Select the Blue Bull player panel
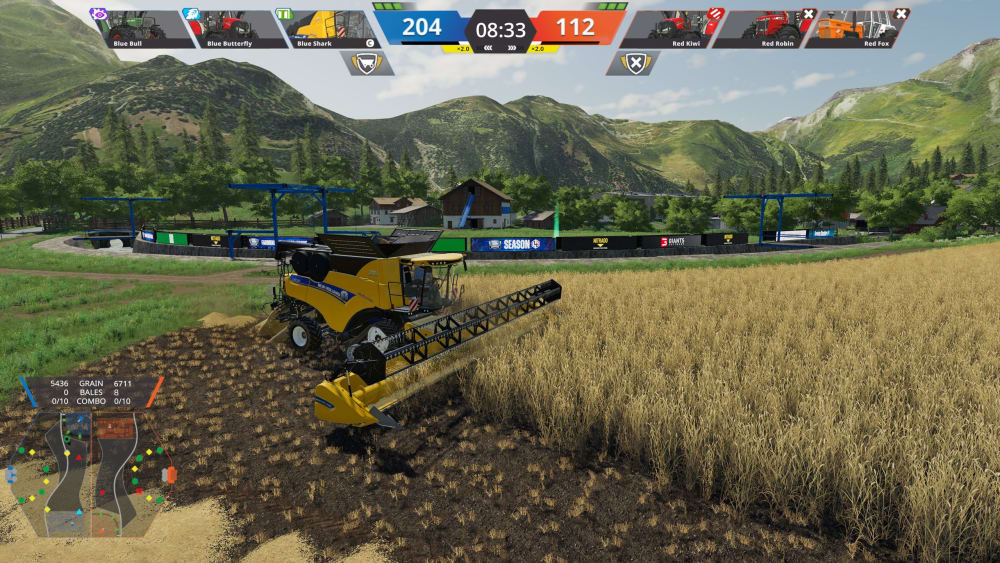The image size is (1000, 563). tap(143, 29)
